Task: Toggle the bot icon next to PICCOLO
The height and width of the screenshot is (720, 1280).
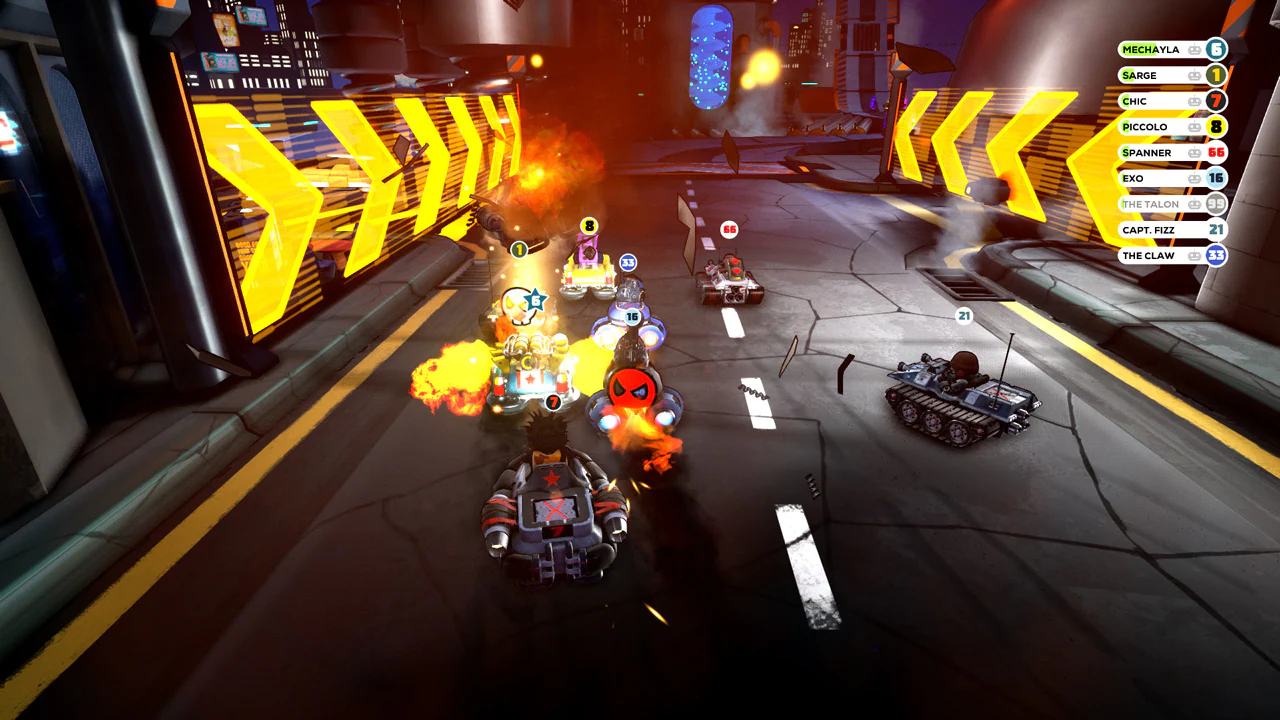Action: tap(1195, 127)
